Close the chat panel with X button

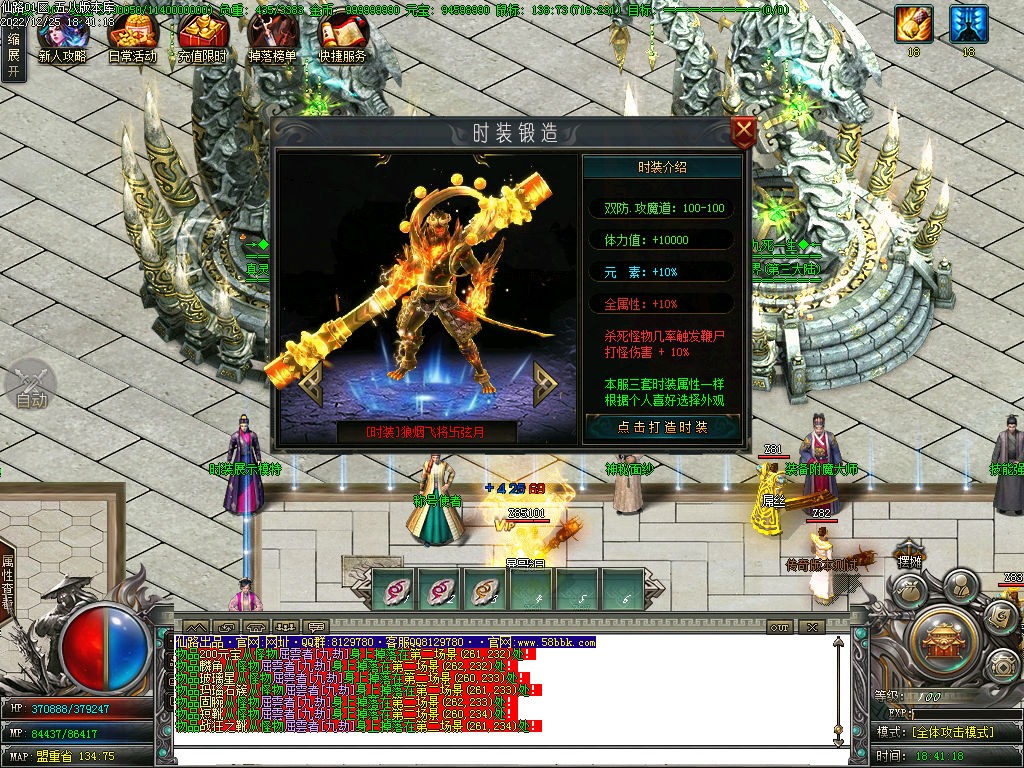[x=811, y=627]
